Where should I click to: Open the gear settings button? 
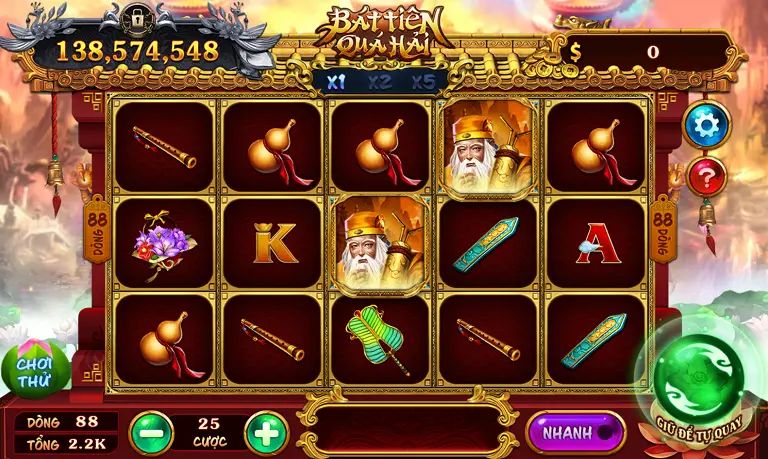click(707, 124)
